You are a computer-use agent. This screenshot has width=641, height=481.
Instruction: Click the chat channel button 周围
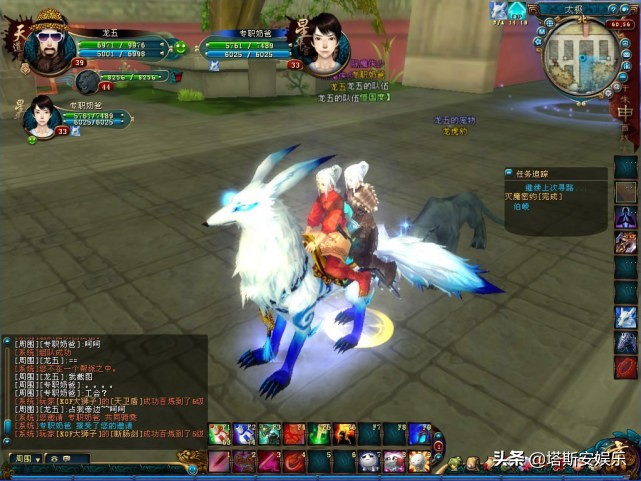[22, 458]
